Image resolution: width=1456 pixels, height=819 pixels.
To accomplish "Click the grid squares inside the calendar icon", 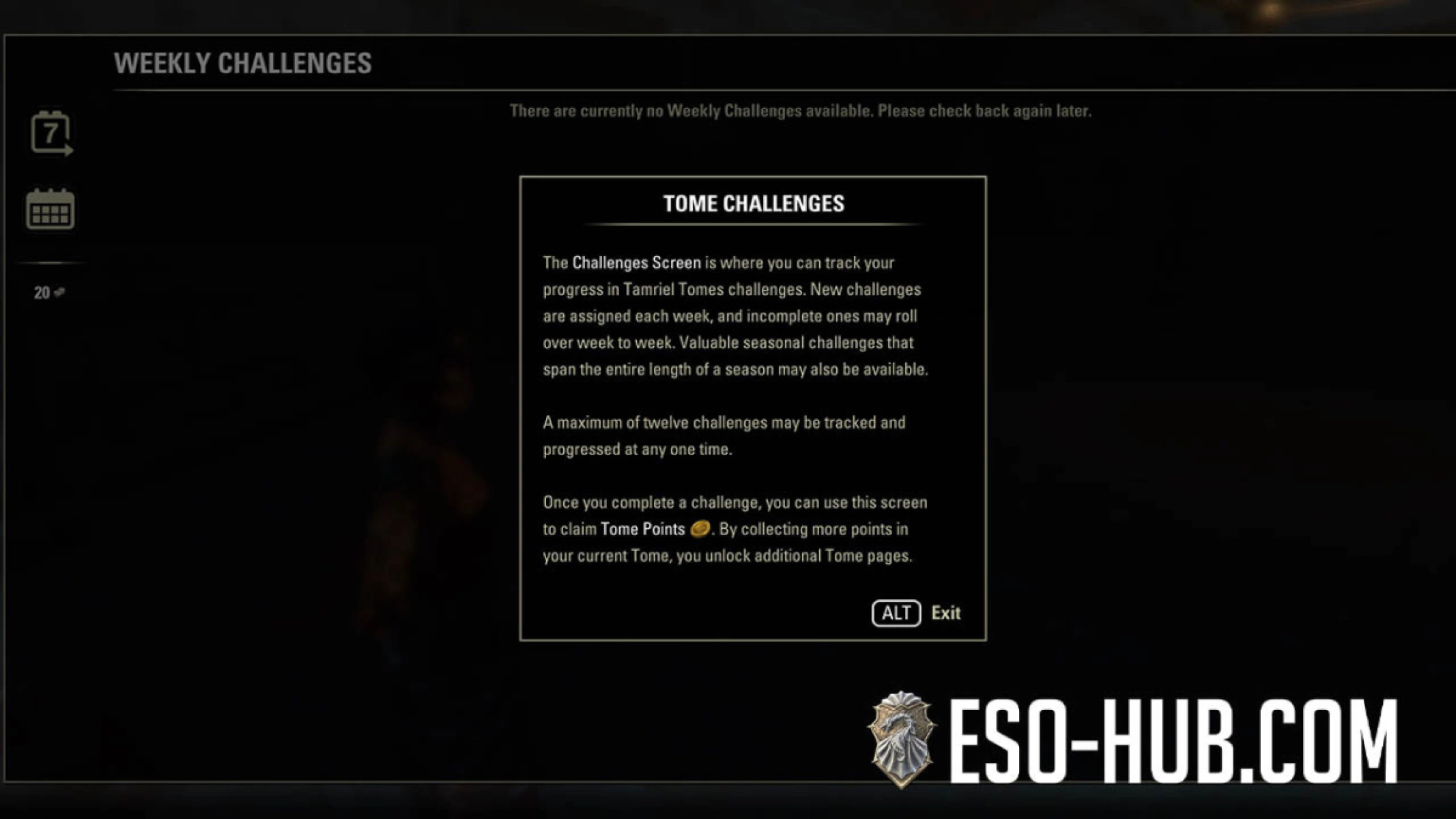I will tap(50, 213).
